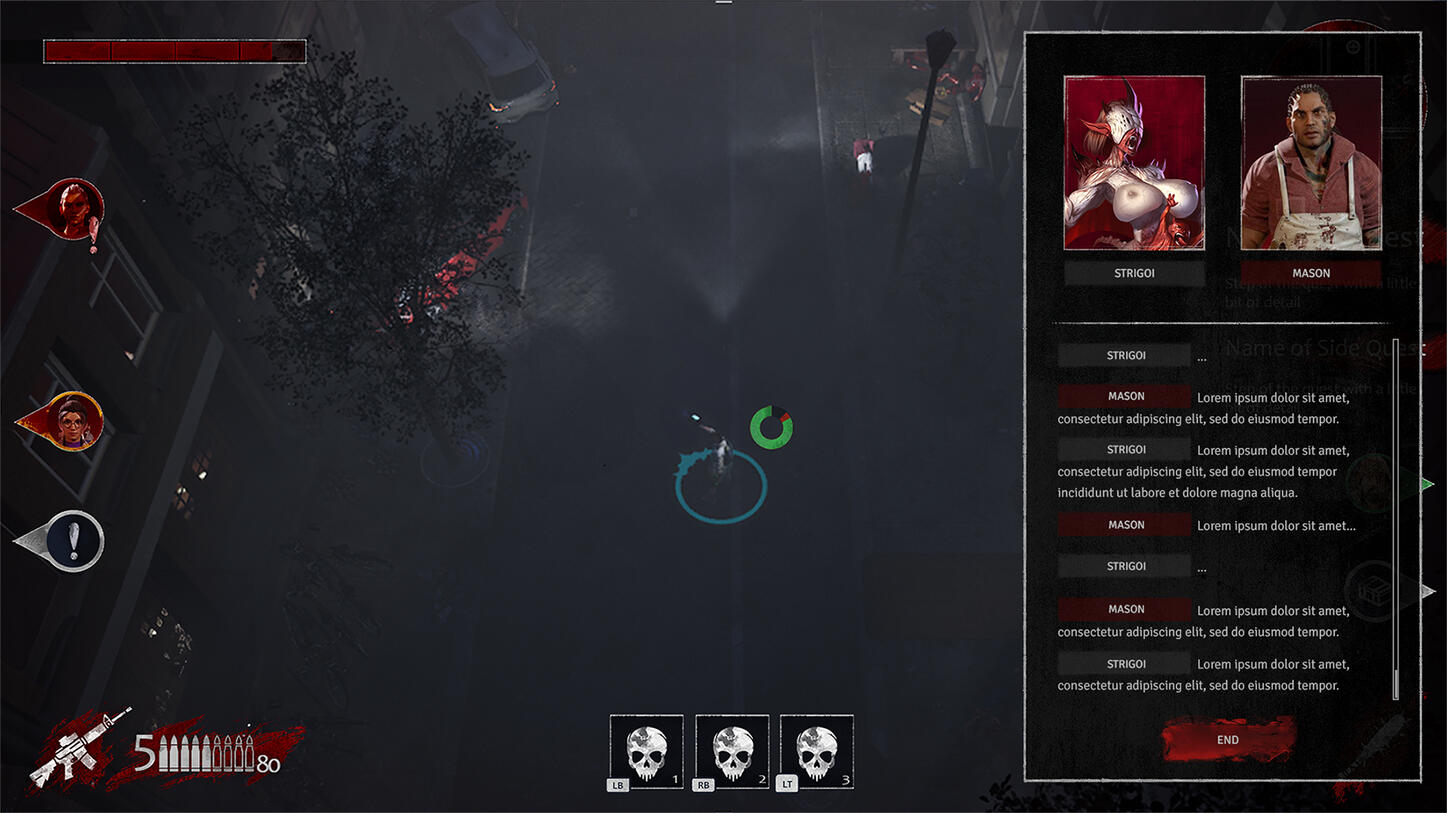
Task: Activate skull ability slot 2
Action: (732, 751)
